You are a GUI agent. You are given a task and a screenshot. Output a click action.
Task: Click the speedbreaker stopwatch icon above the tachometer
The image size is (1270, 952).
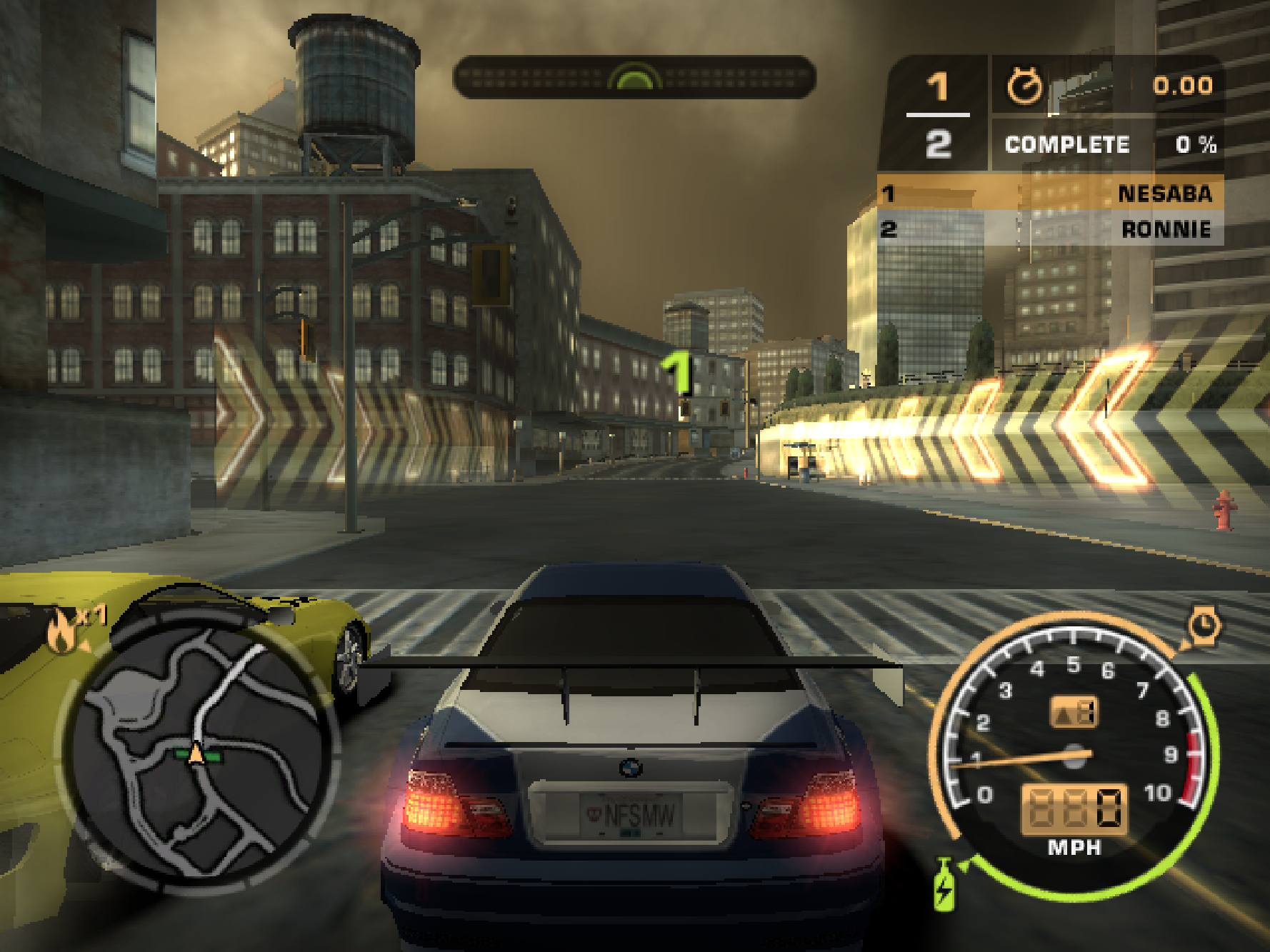[1204, 626]
